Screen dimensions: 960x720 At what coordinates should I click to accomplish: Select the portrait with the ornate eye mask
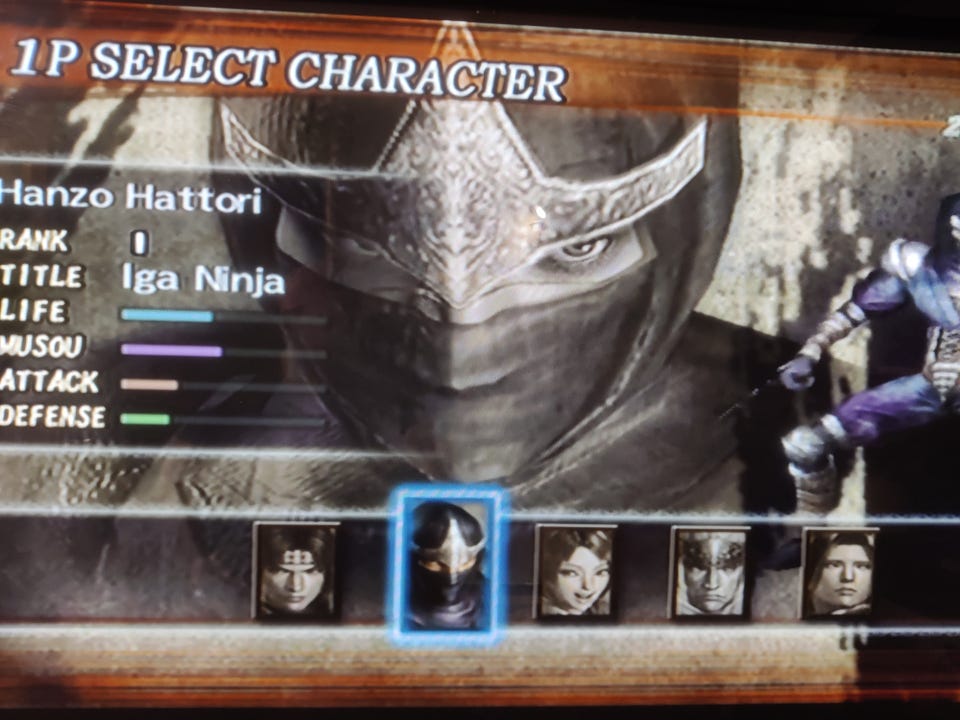pyautogui.click(x=709, y=572)
